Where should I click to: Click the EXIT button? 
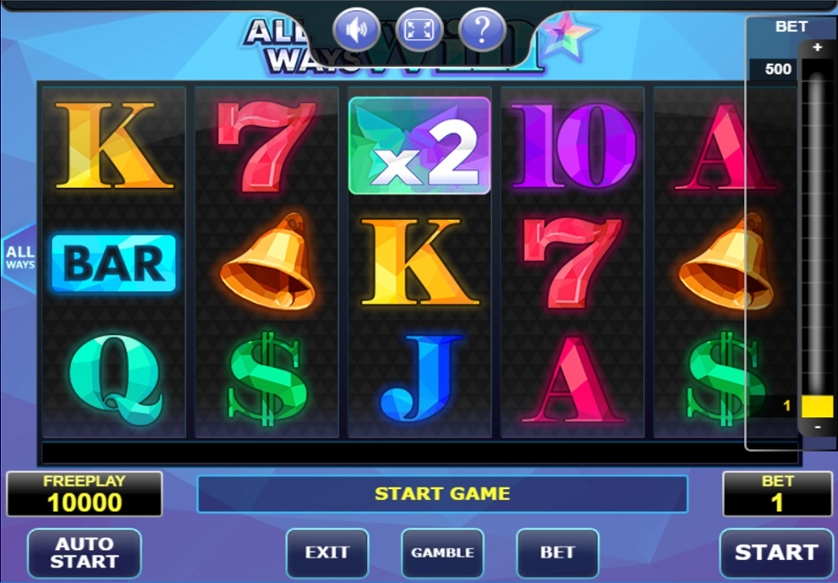(327, 553)
